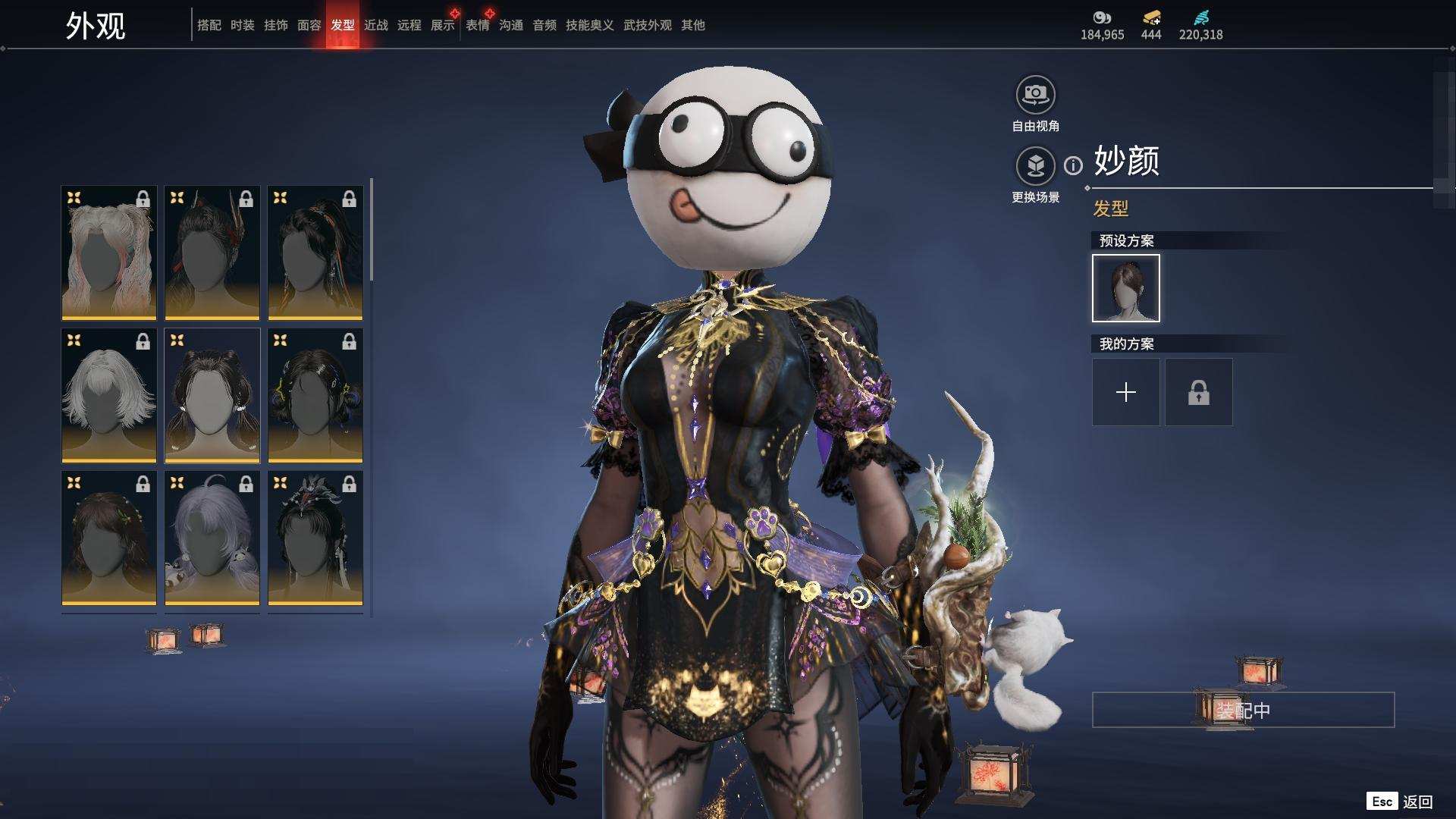
Task: Select the short white hair card
Action: (109, 395)
